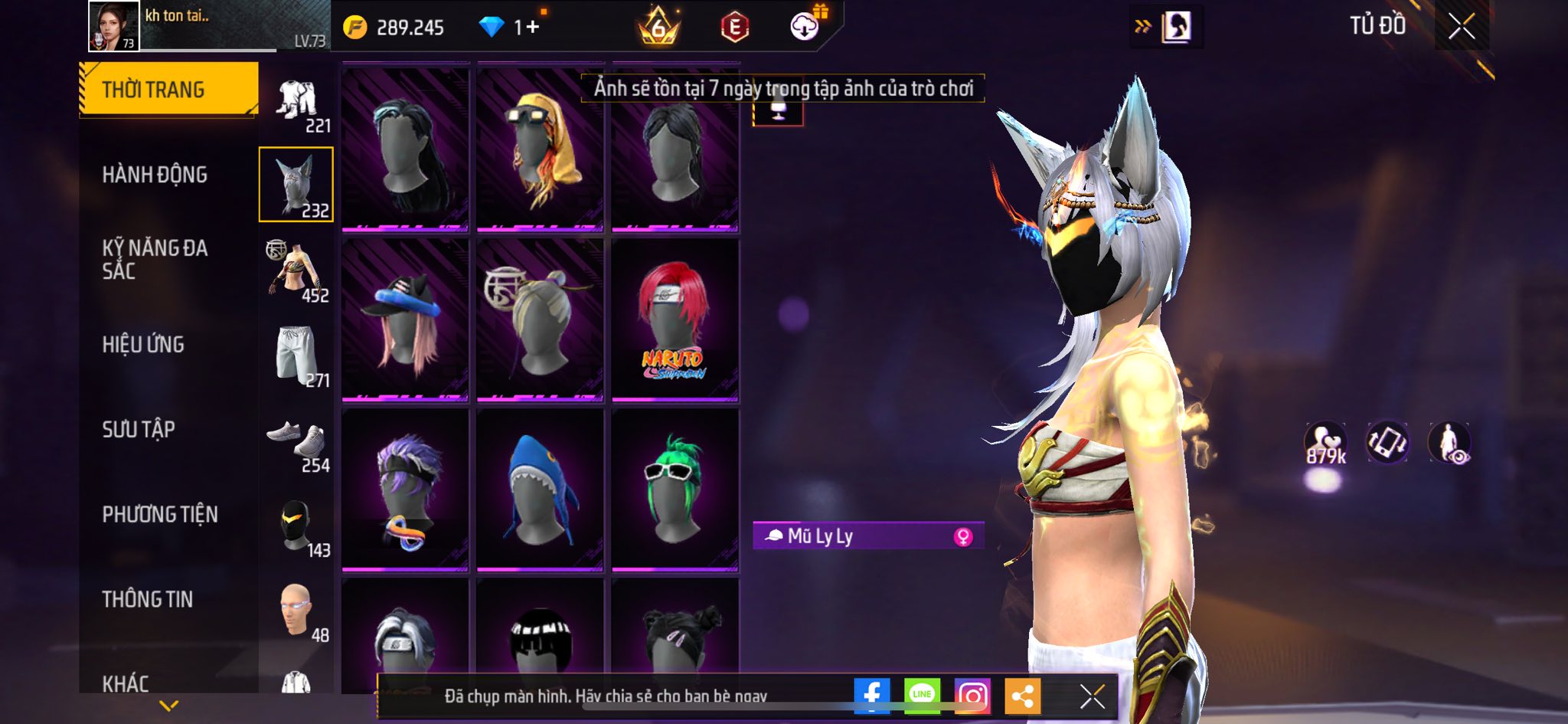The width and height of the screenshot is (1568, 724).
Task: Select the shorts category with 271 items
Action: 296,355
